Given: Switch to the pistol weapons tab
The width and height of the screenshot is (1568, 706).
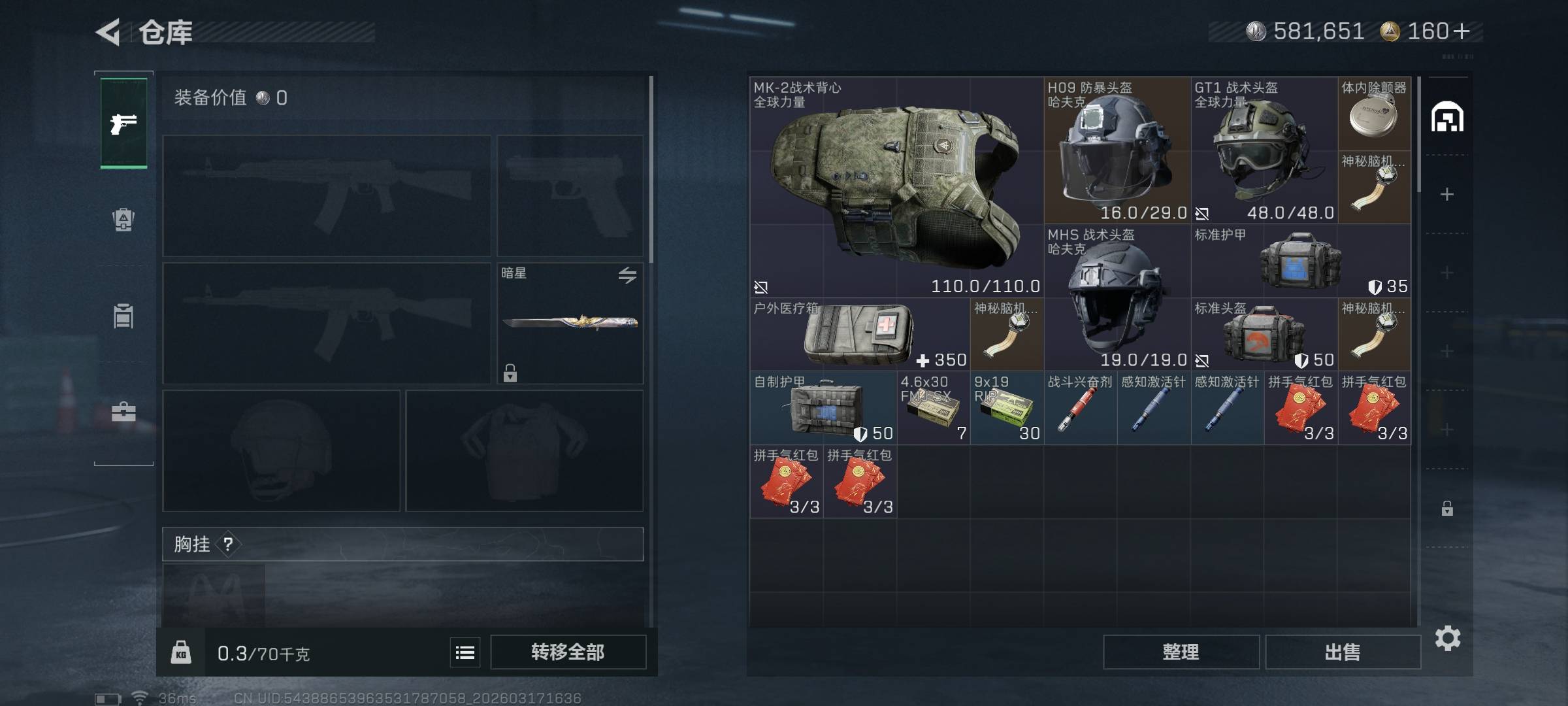Looking at the screenshot, I should coord(123,123).
